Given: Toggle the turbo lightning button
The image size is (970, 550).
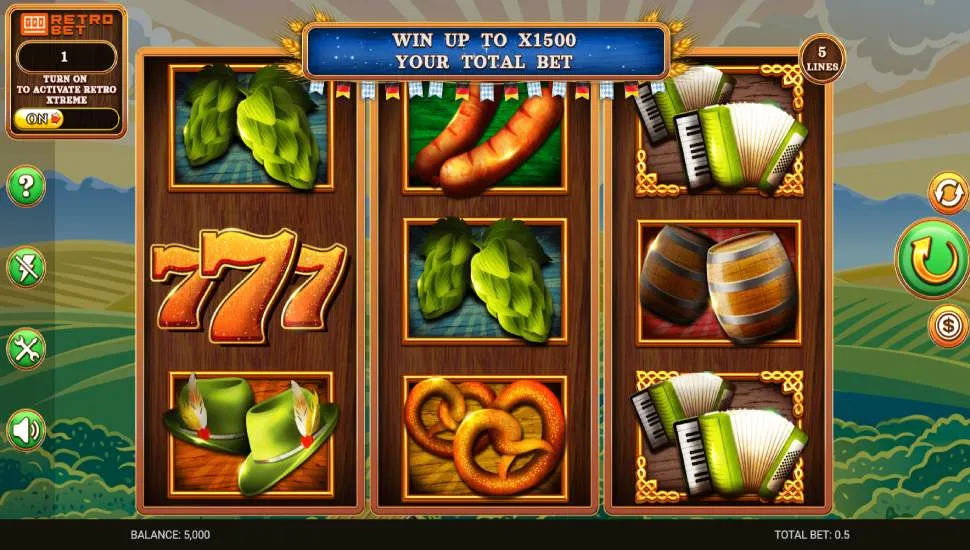Looking at the screenshot, I should tap(26, 267).
